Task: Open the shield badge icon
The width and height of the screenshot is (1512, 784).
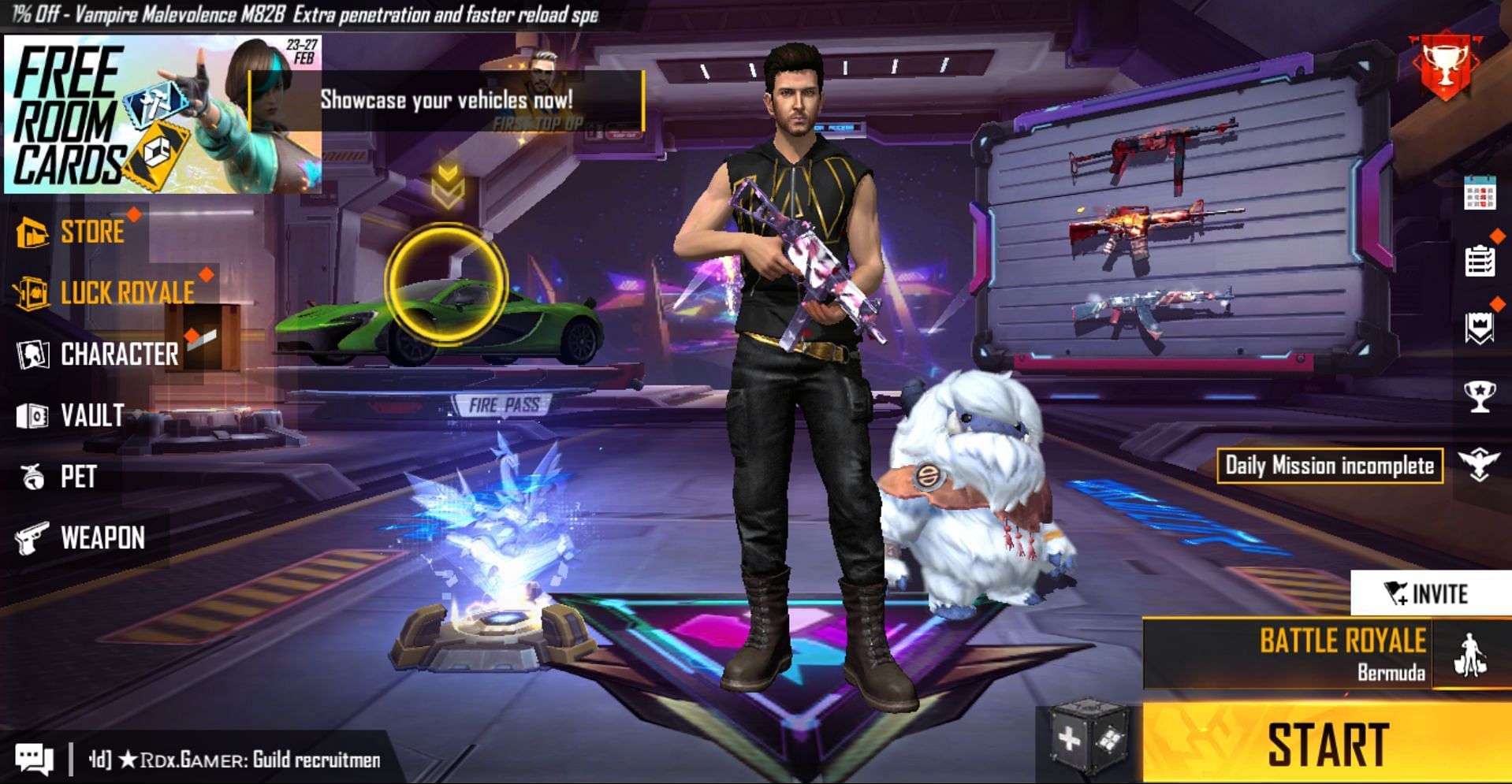Action: pos(1479,329)
